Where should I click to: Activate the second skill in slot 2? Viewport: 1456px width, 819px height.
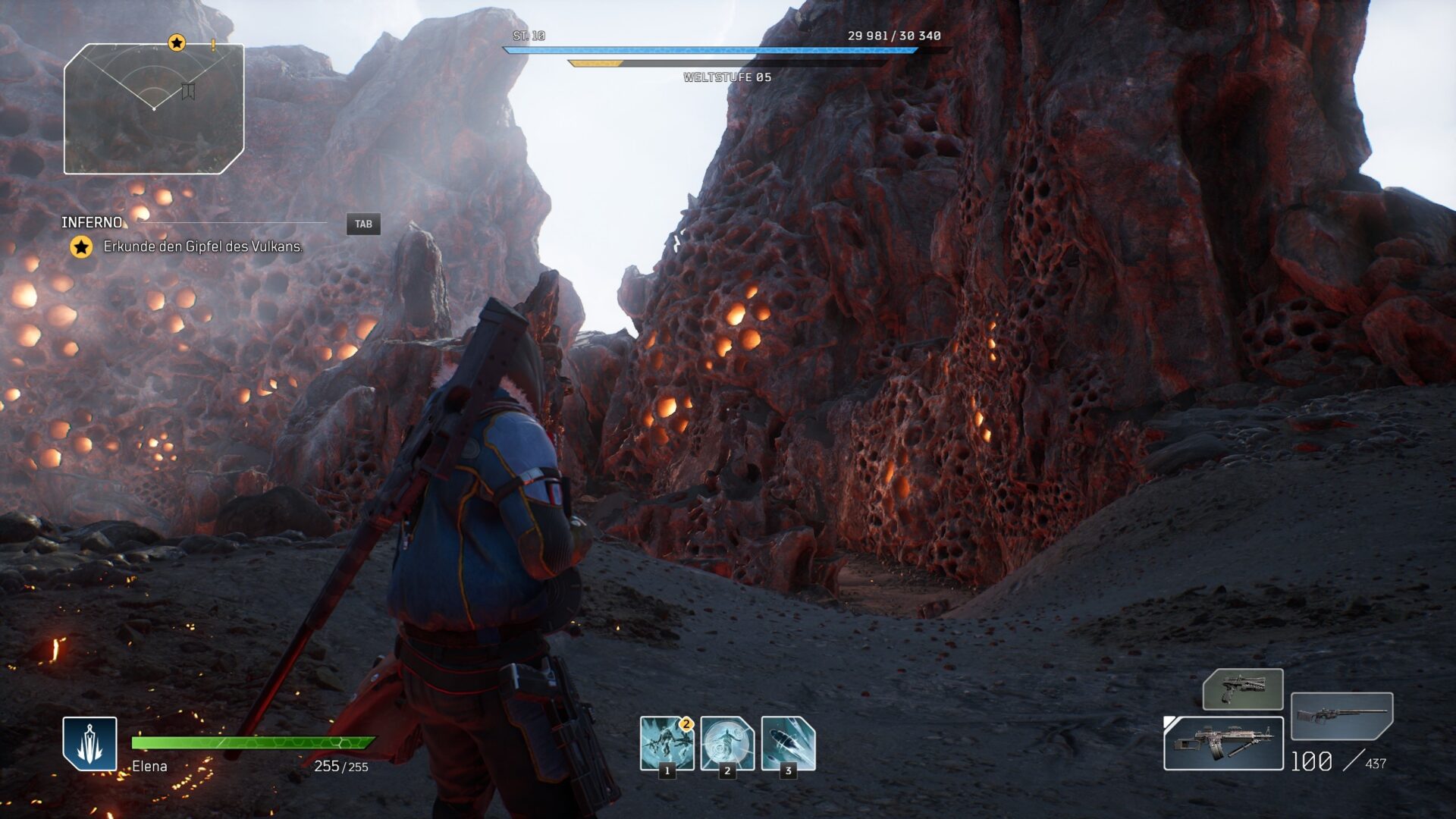727,743
